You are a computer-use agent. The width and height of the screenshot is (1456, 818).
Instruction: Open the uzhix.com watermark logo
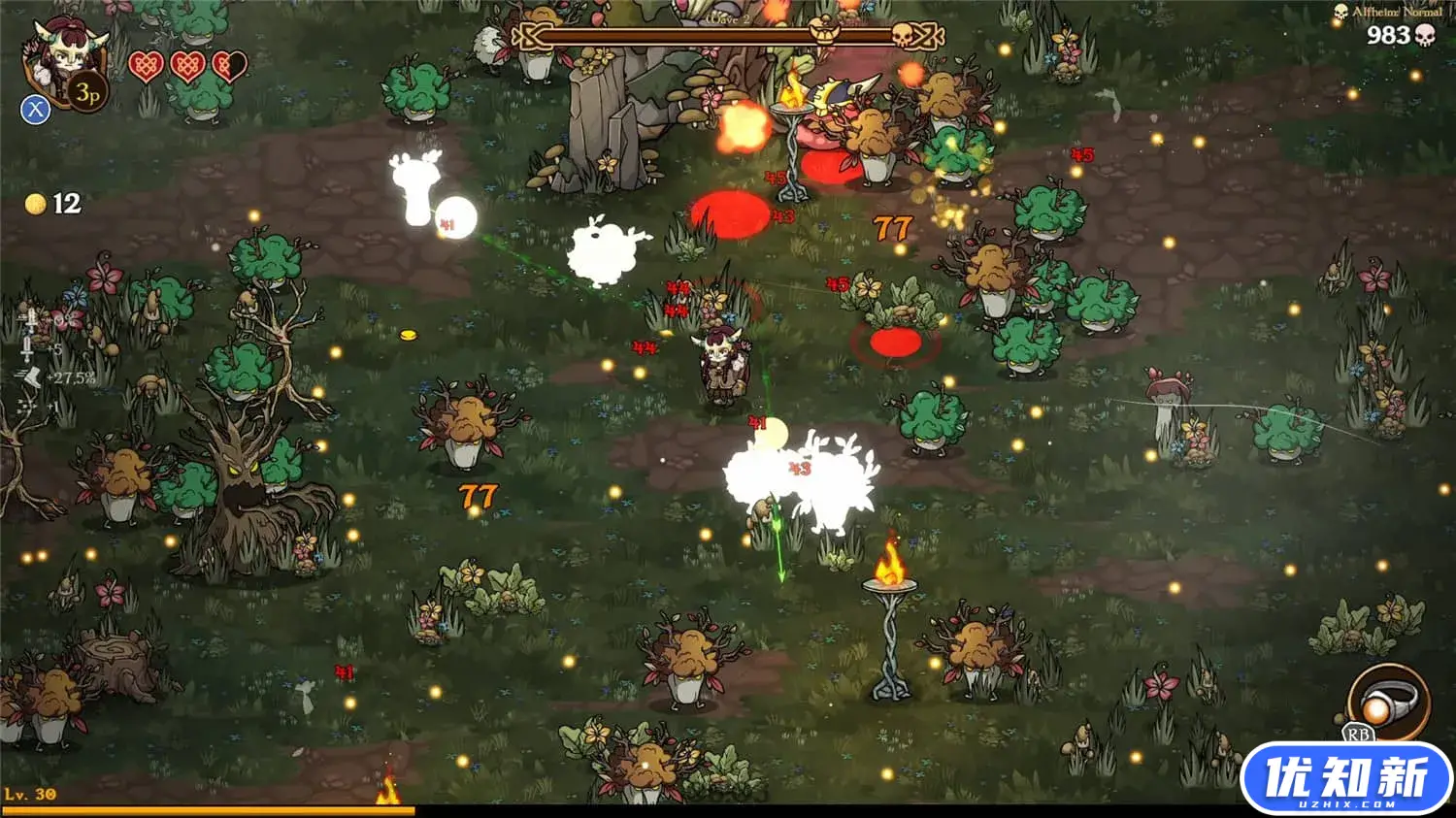coord(1346,780)
